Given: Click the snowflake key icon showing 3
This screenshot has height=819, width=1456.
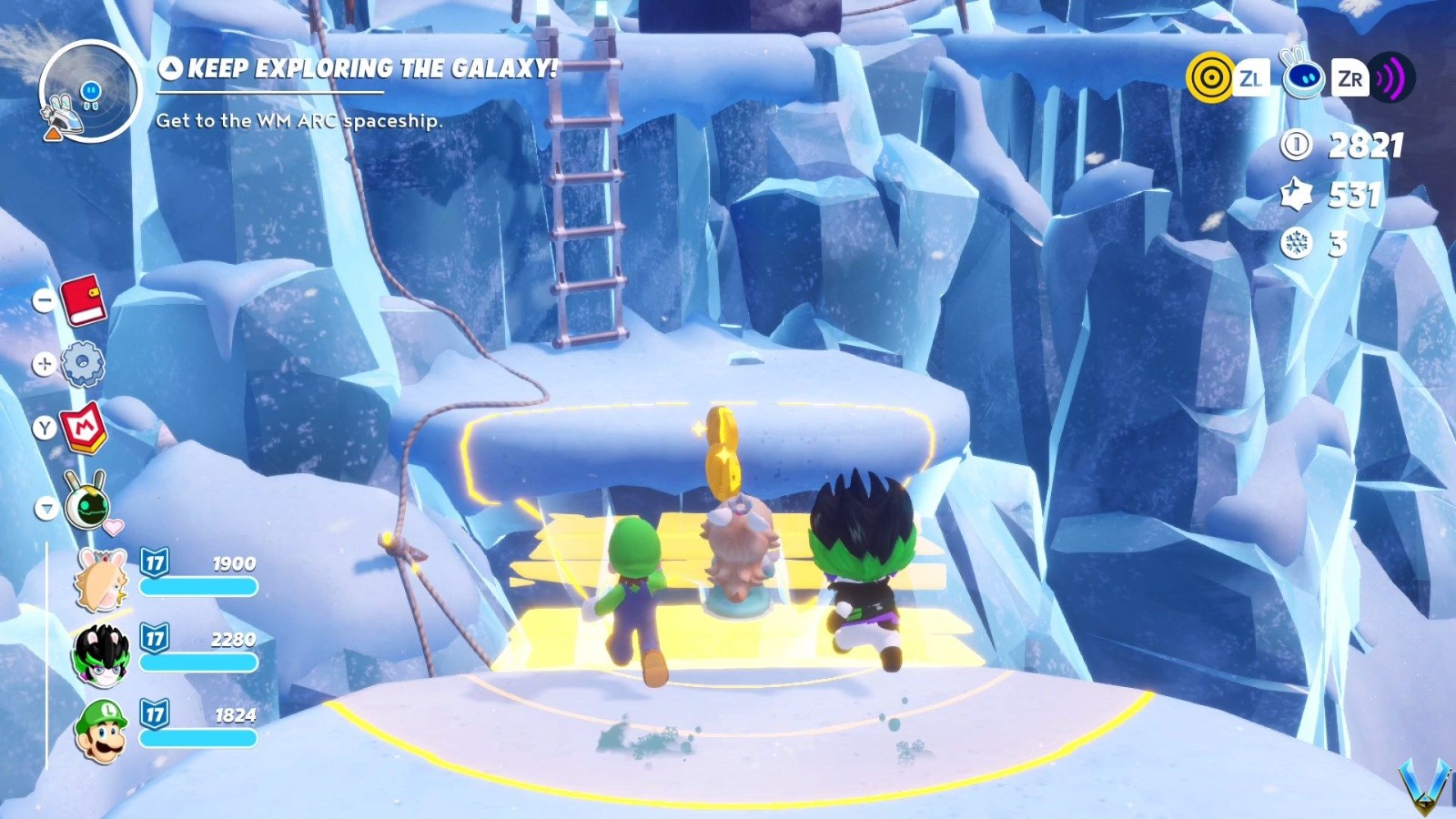Looking at the screenshot, I should click(x=1296, y=244).
